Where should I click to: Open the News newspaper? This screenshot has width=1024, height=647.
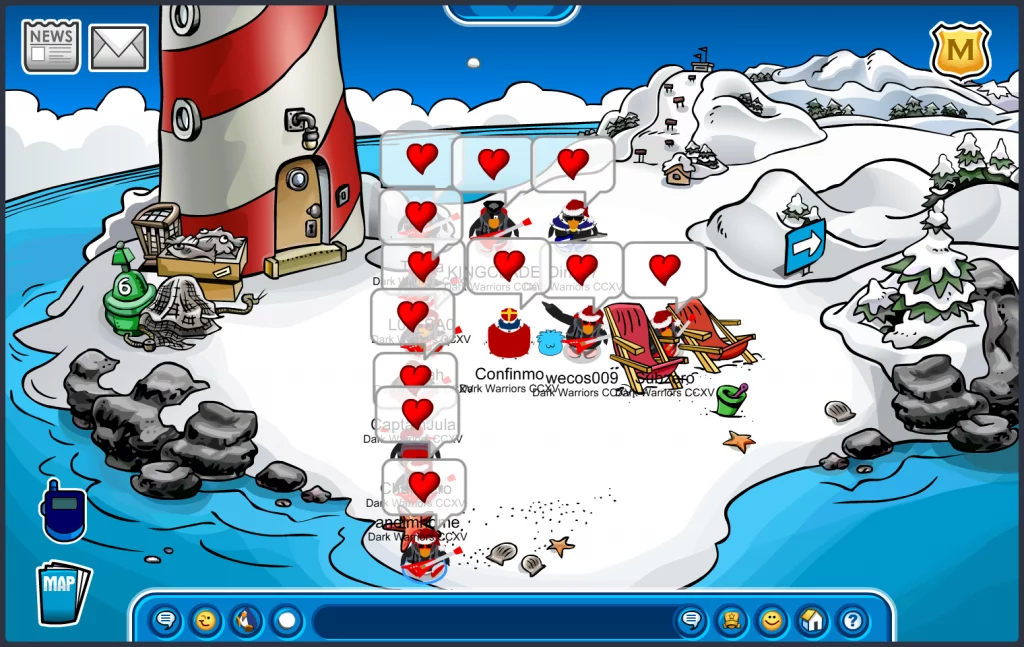coord(51,46)
